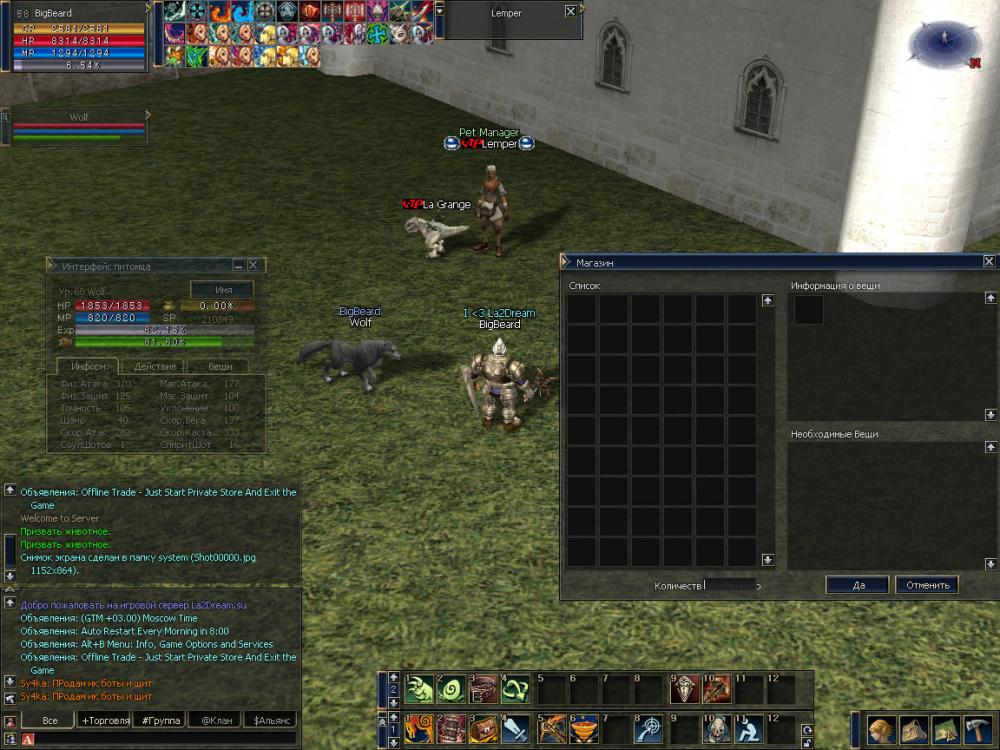Open the character face menu icon

point(880,729)
